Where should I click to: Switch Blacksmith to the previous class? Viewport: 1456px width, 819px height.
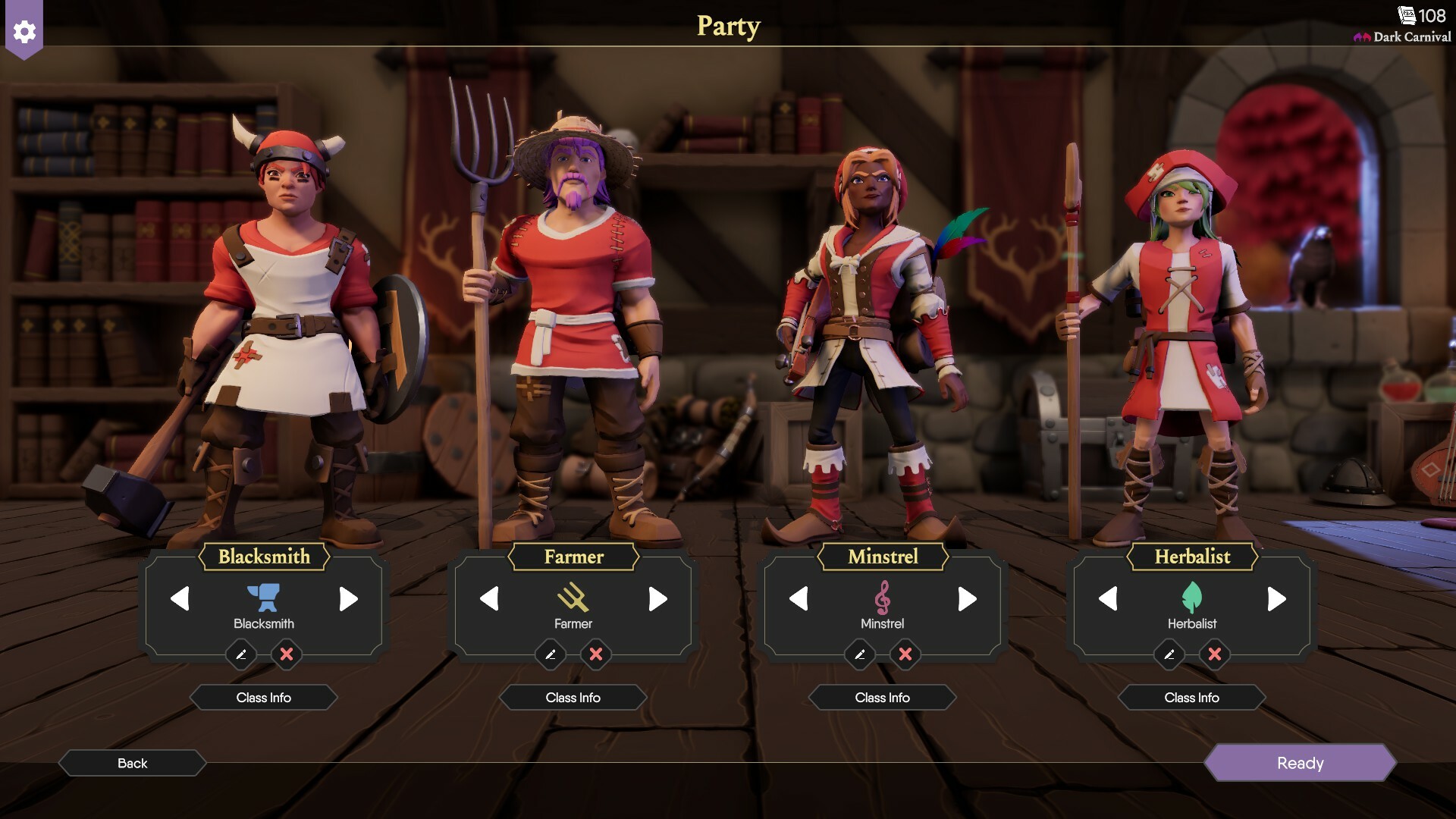click(180, 599)
